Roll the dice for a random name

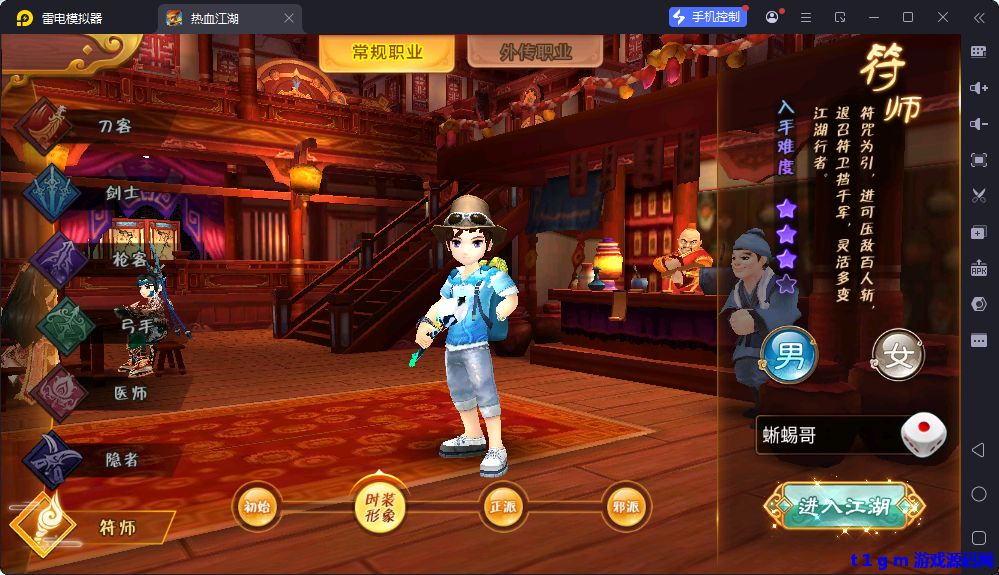click(x=923, y=435)
